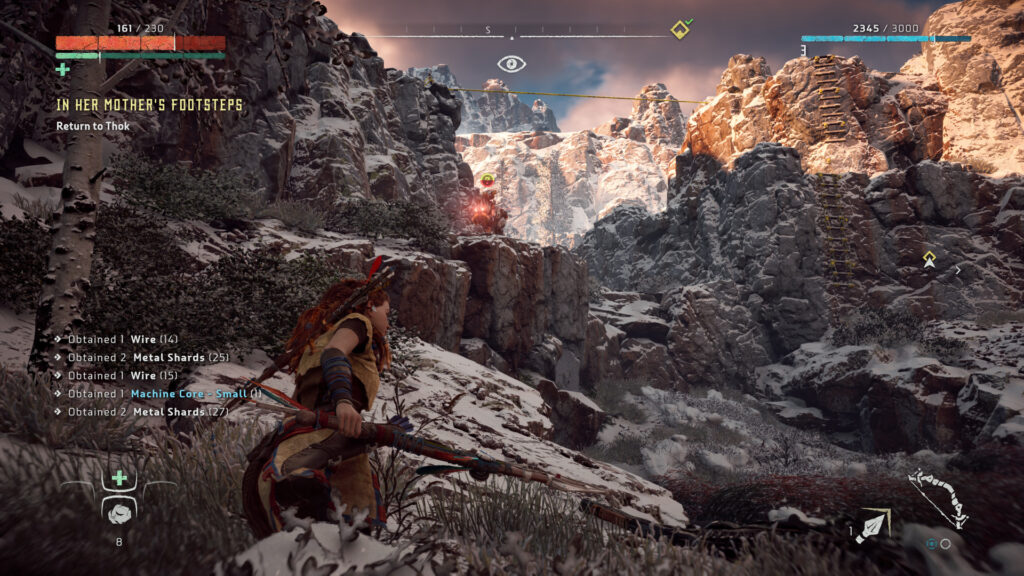Viewport: 1024px width, 576px height.
Task: Select the rock item in the tool slot
Action: point(119,510)
